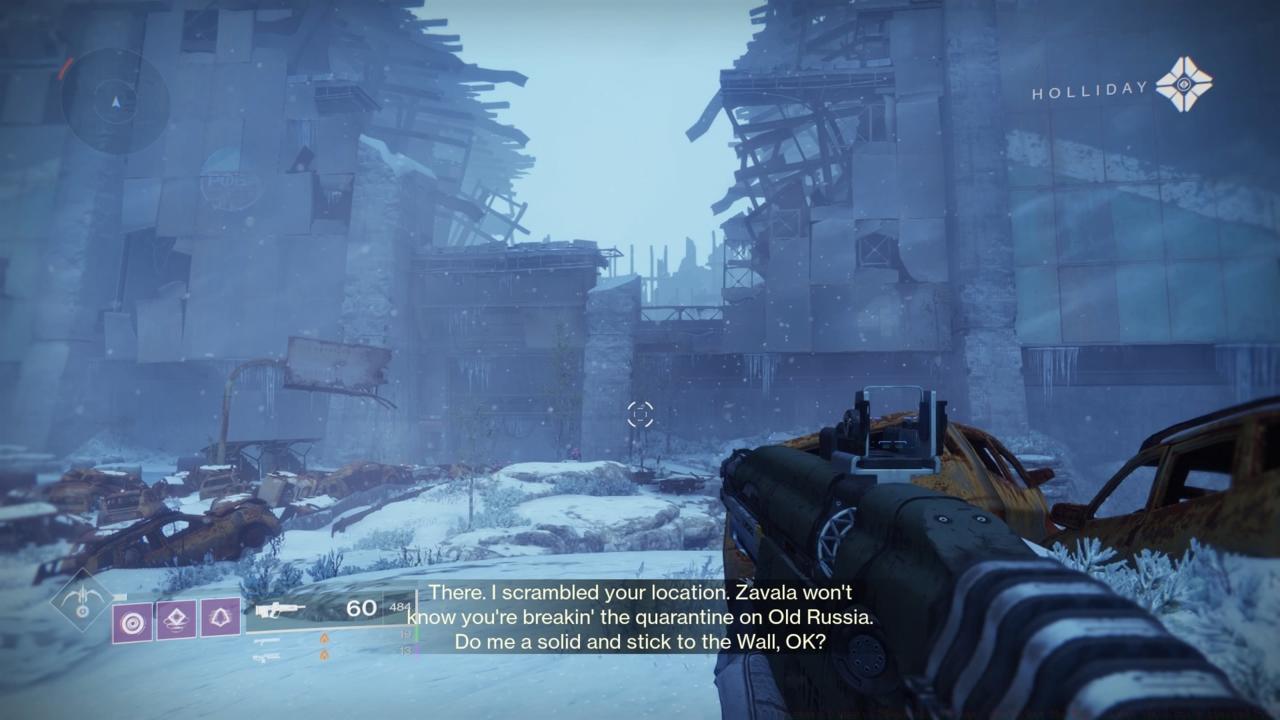Click the equipped scout rifle icon
1280x720 pixels.
(279, 609)
